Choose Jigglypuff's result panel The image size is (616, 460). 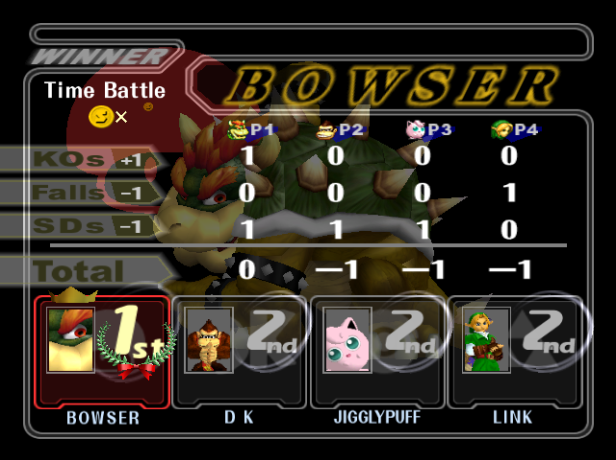point(377,352)
